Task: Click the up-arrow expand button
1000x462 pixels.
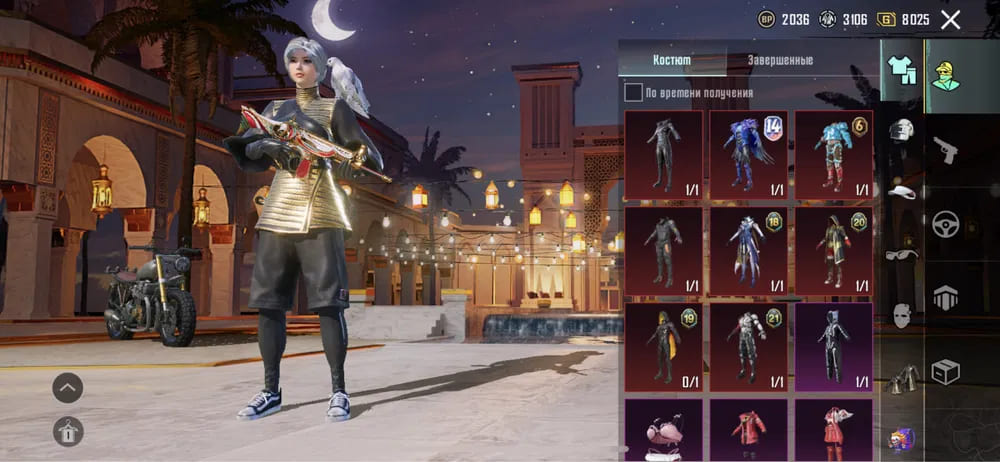Action: (x=68, y=387)
